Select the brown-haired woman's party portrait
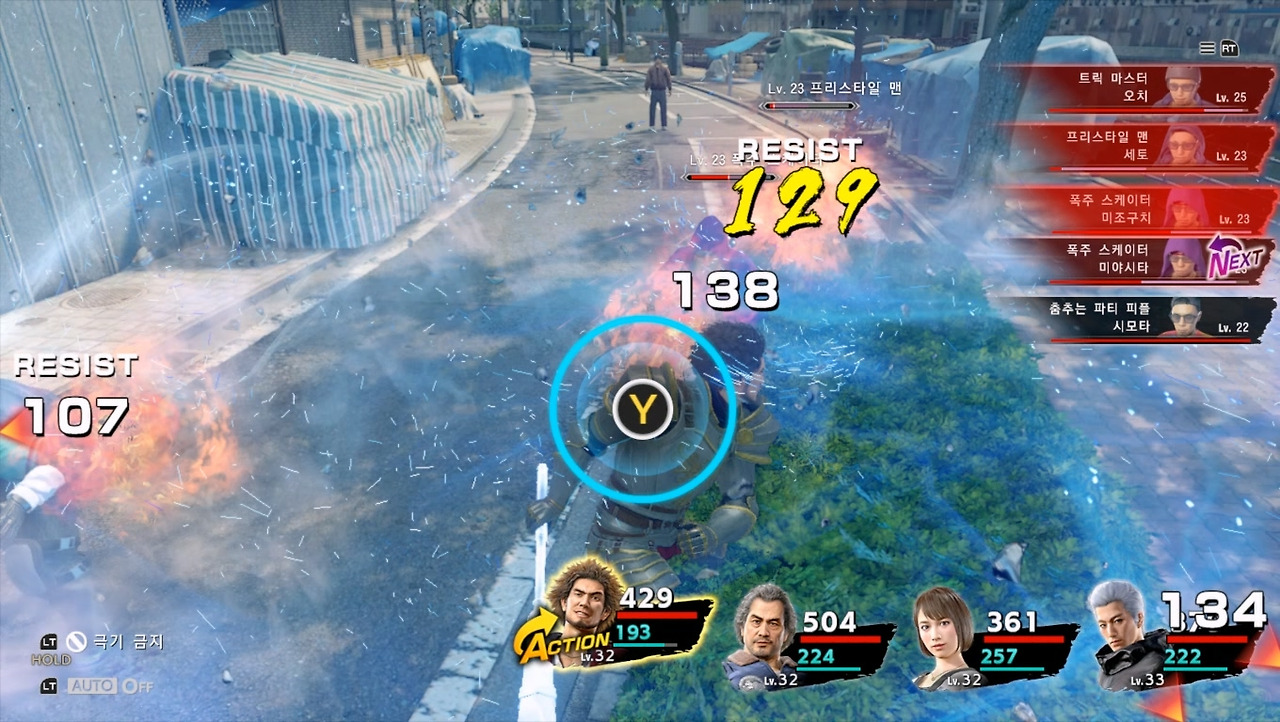1280x722 pixels. point(943,632)
